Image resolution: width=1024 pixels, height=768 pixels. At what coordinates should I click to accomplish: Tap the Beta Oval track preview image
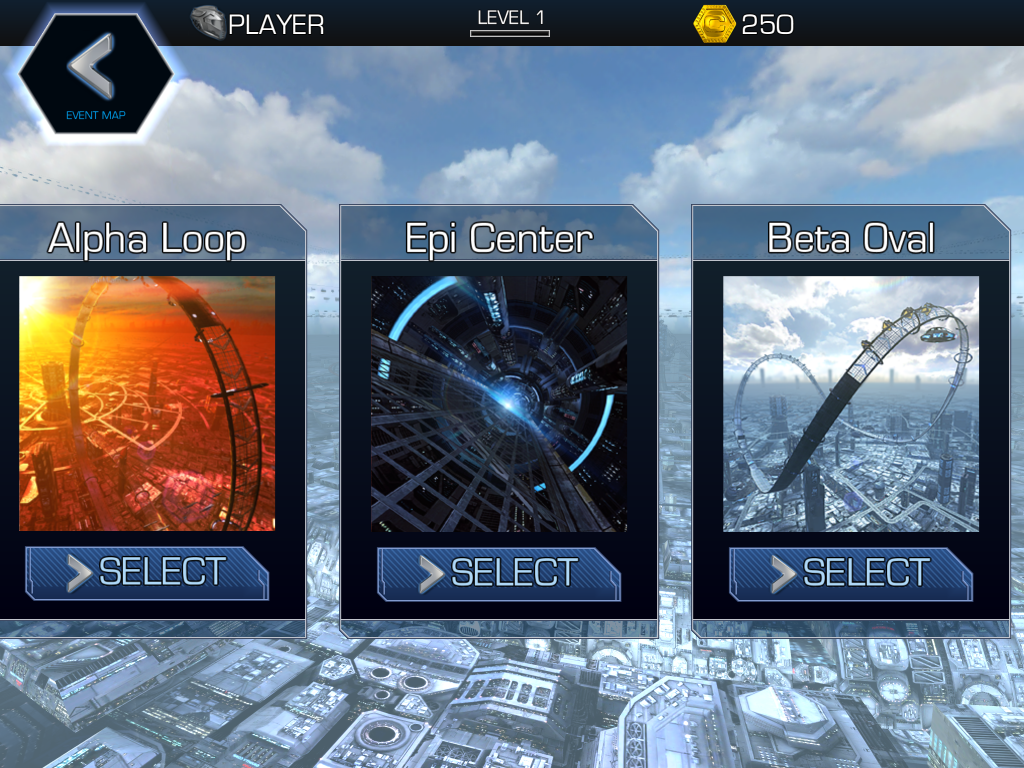(851, 403)
